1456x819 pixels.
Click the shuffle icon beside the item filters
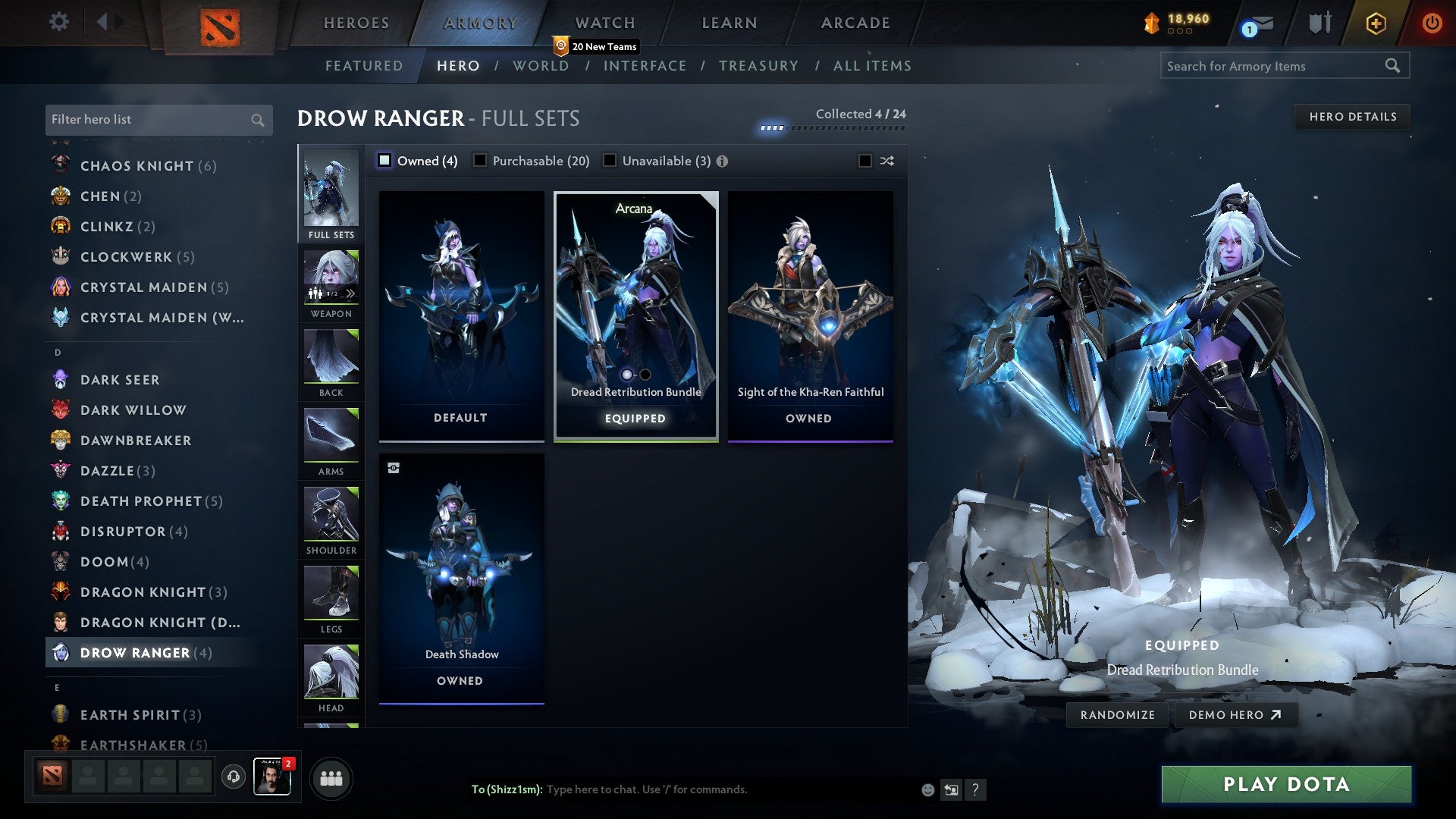(886, 161)
